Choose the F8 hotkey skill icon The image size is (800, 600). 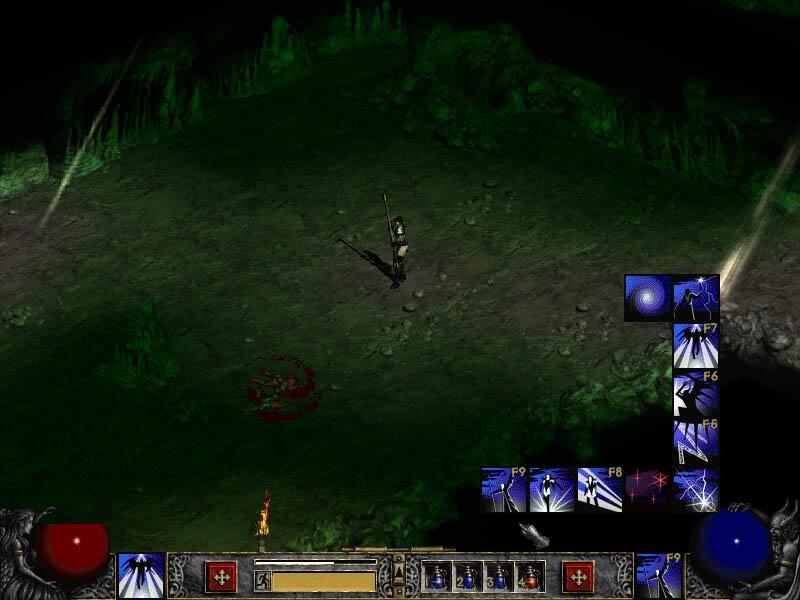[600, 490]
